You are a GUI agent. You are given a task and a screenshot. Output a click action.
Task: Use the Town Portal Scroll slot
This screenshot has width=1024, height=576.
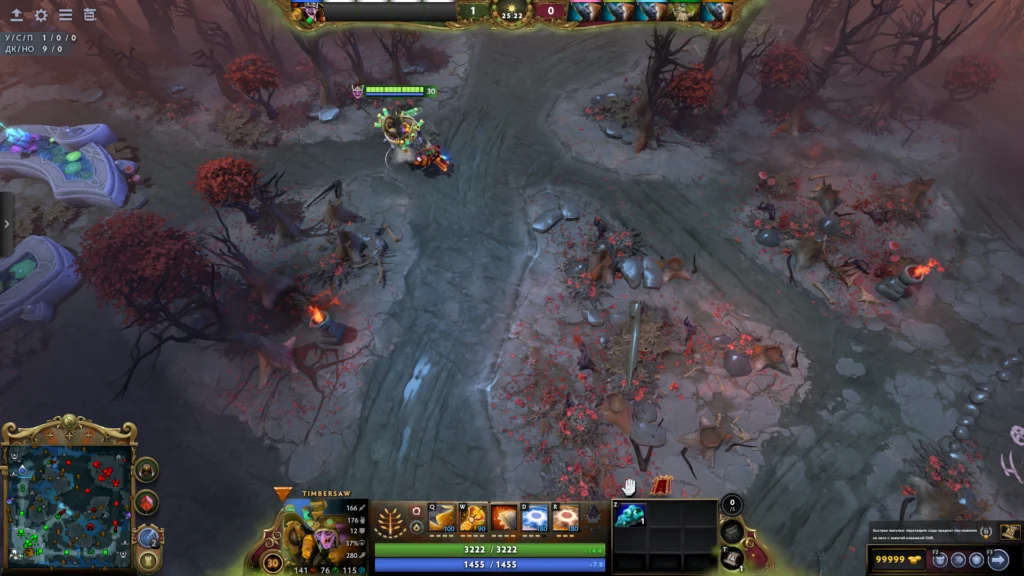tap(732, 557)
